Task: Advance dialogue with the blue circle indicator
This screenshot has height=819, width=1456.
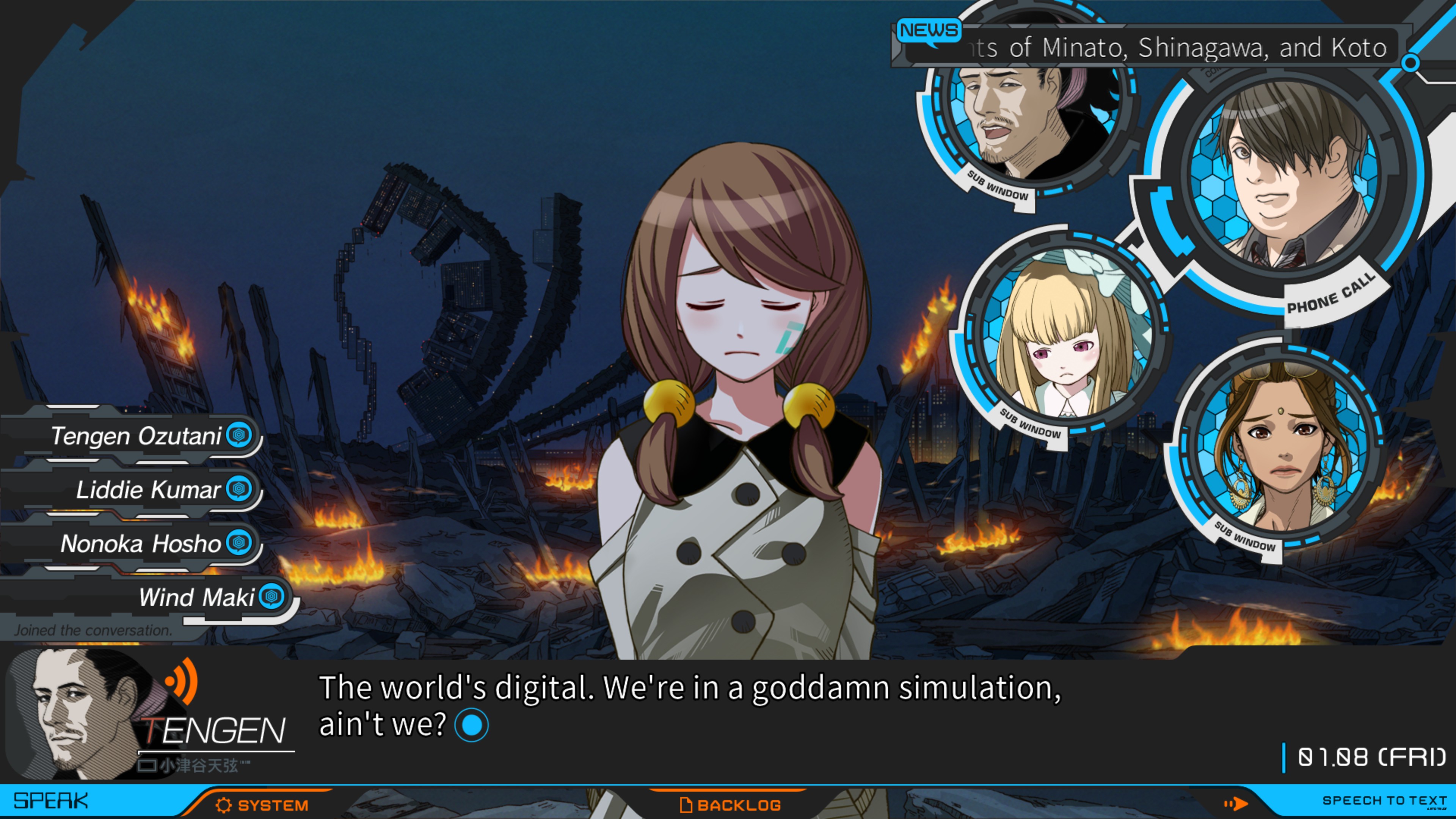Action: click(471, 725)
